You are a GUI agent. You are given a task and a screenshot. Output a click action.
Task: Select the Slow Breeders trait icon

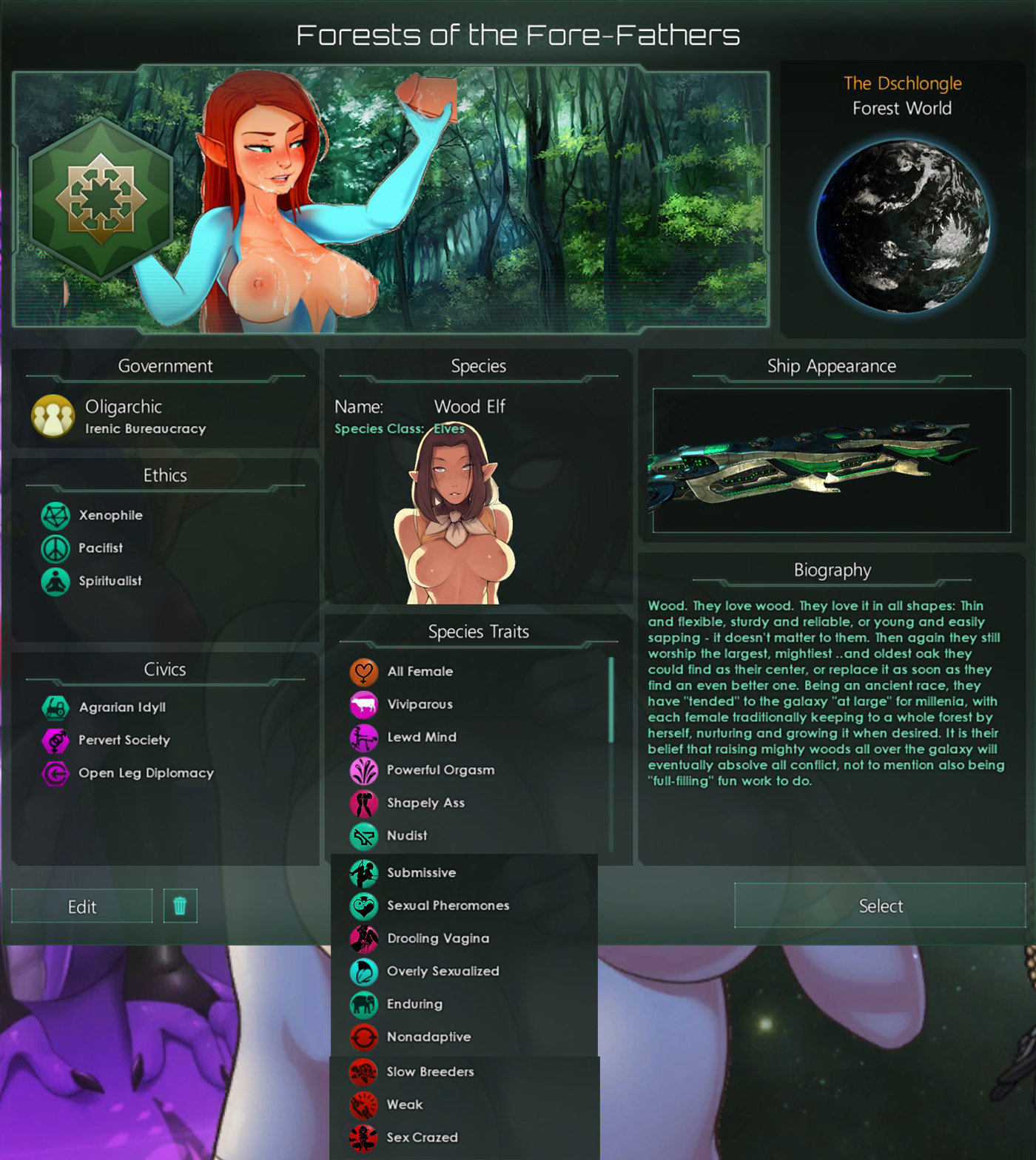pyautogui.click(x=363, y=1071)
